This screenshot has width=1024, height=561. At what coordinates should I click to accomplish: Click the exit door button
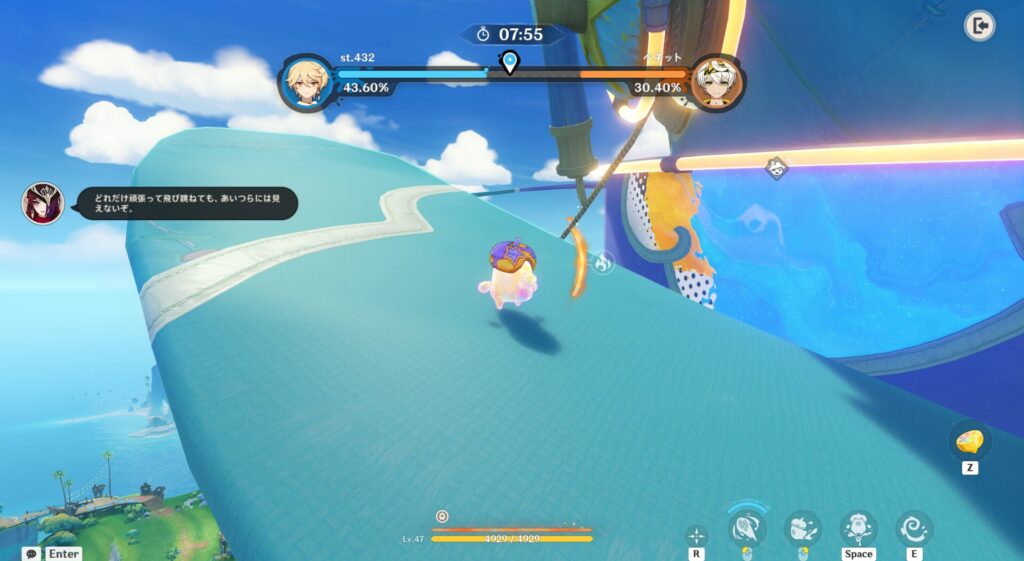click(980, 26)
